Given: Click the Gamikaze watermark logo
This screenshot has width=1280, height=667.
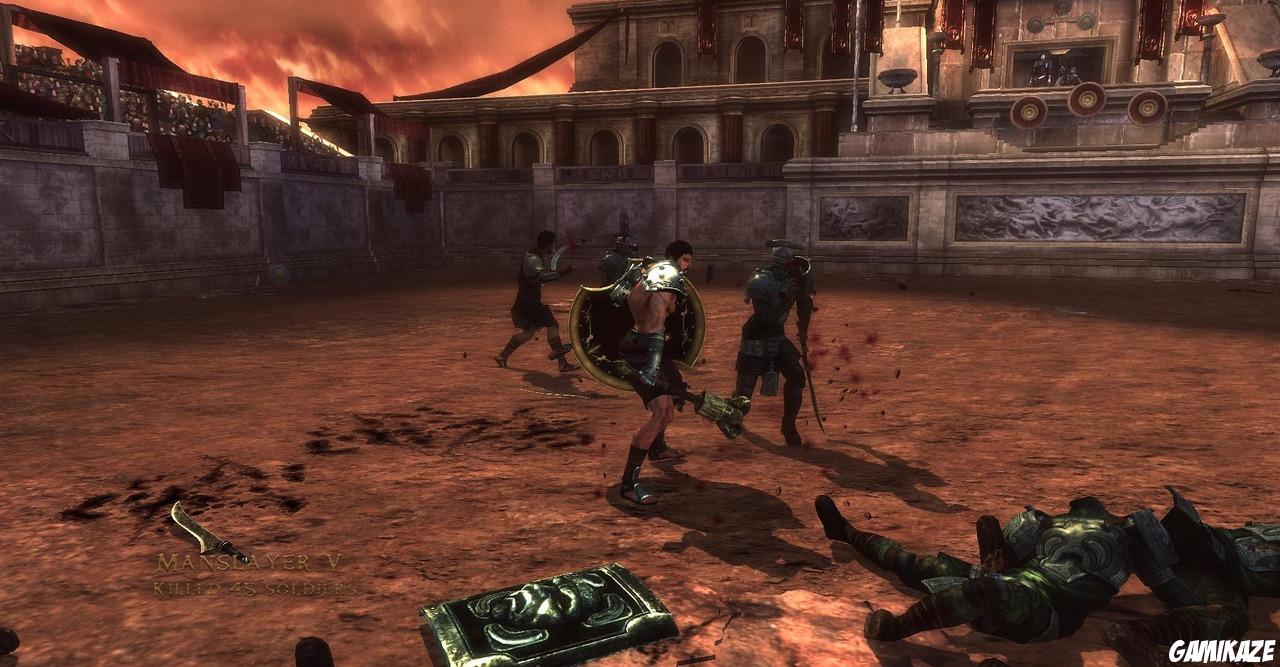Looking at the screenshot, I should click(x=1222, y=650).
